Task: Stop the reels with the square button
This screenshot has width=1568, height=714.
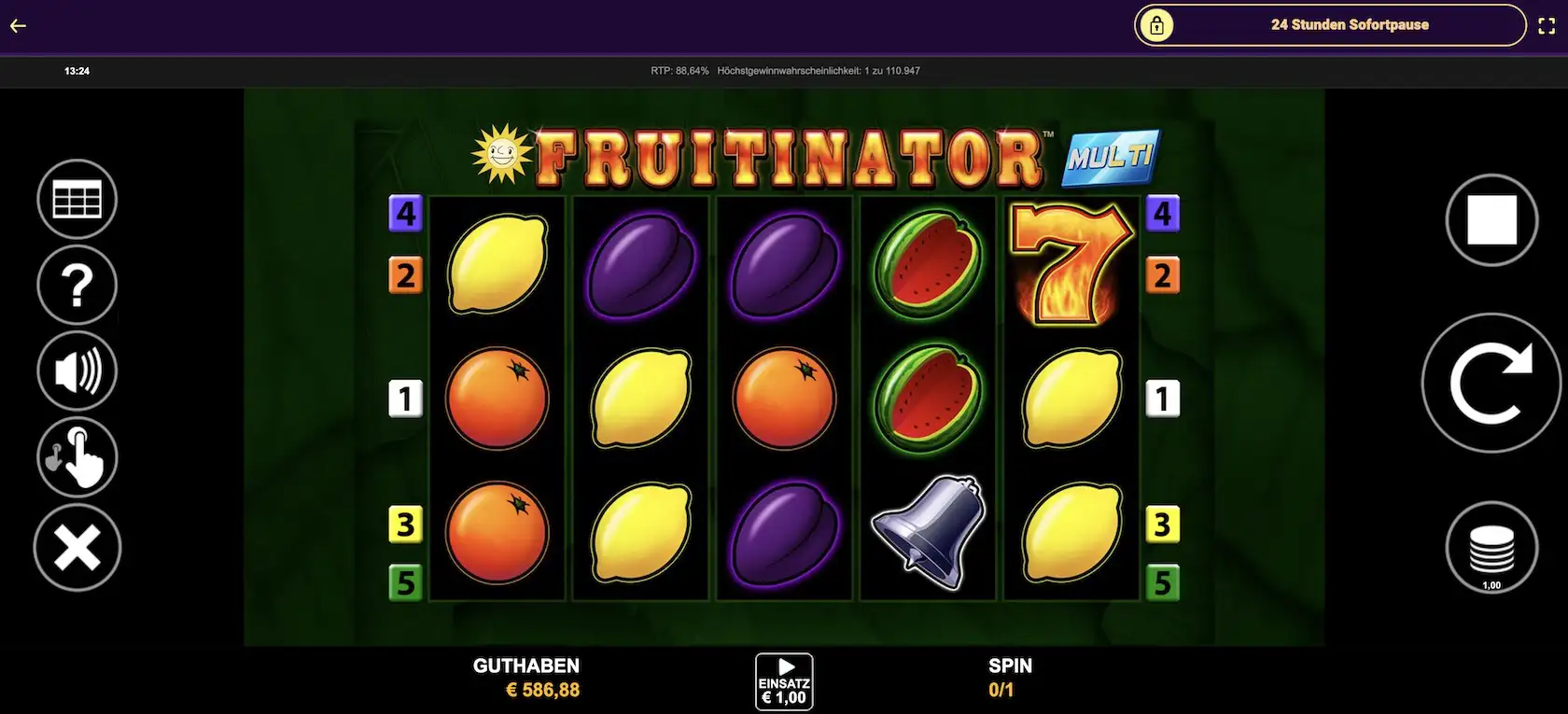Action: [1491, 220]
